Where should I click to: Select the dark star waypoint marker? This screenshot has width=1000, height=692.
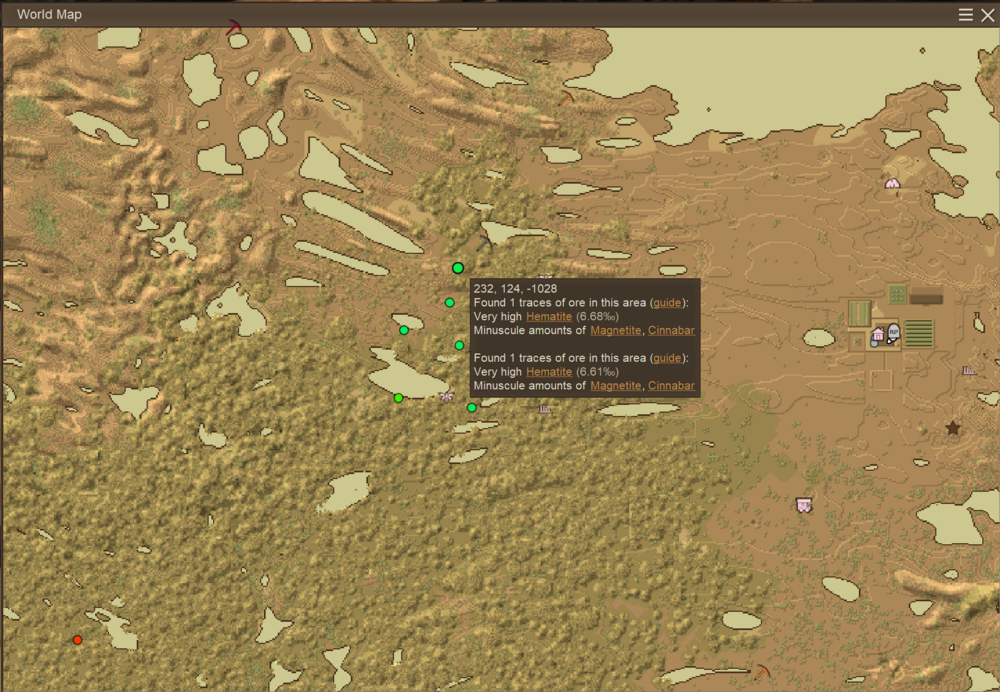(x=953, y=428)
